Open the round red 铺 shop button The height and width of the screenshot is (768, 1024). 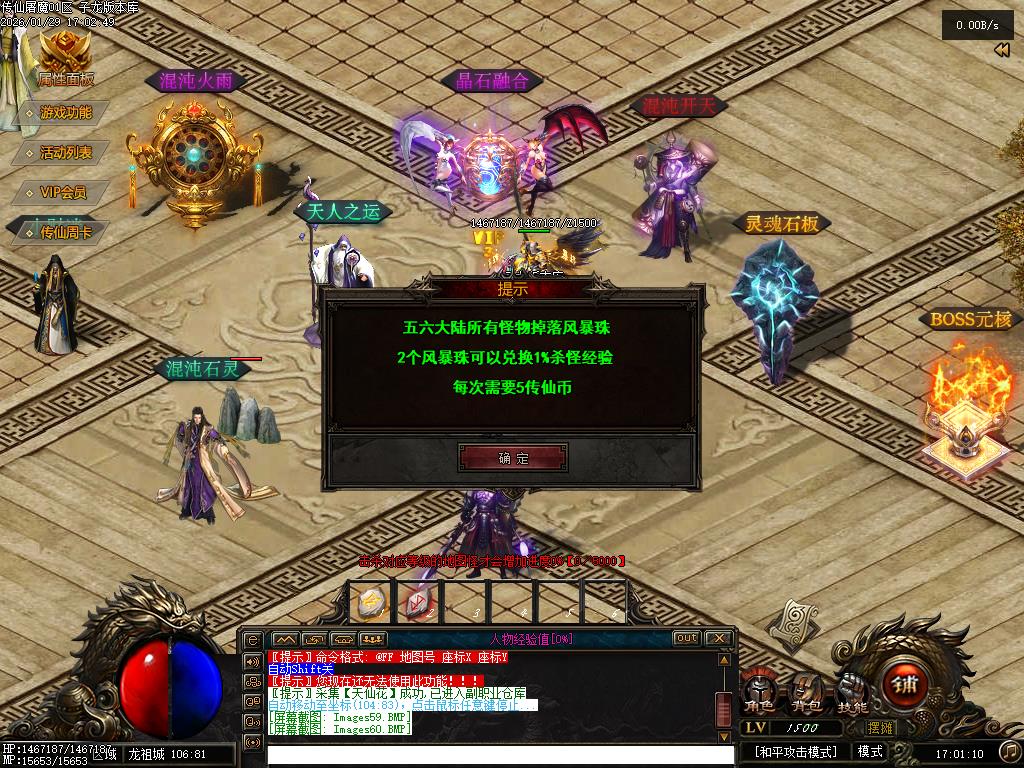click(x=905, y=687)
